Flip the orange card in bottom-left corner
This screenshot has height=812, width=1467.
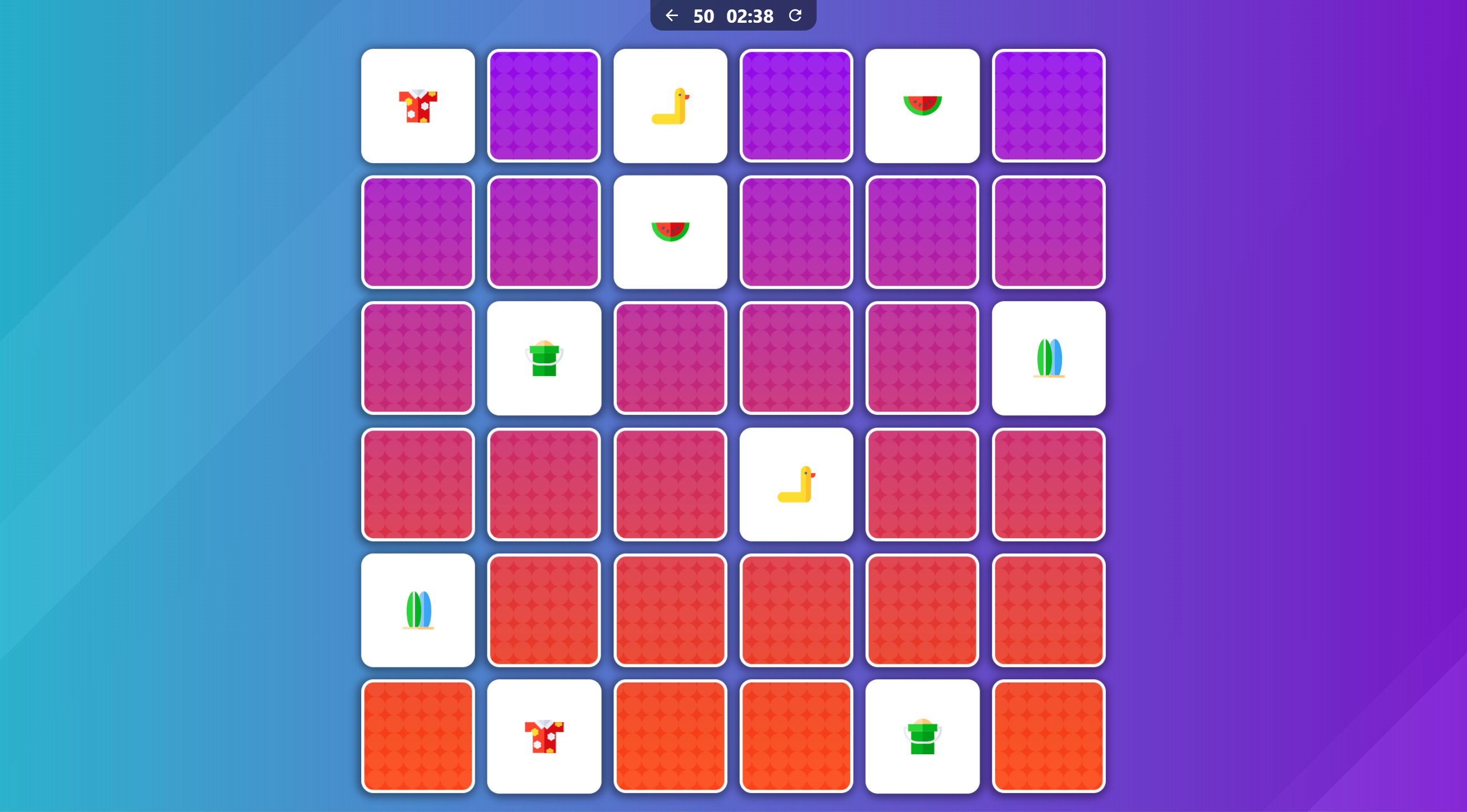[x=418, y=736]
